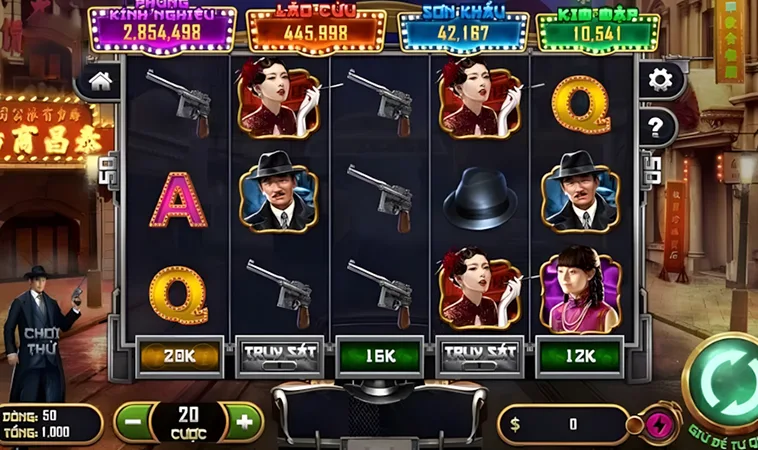Go to the home screen

[103, 81]
